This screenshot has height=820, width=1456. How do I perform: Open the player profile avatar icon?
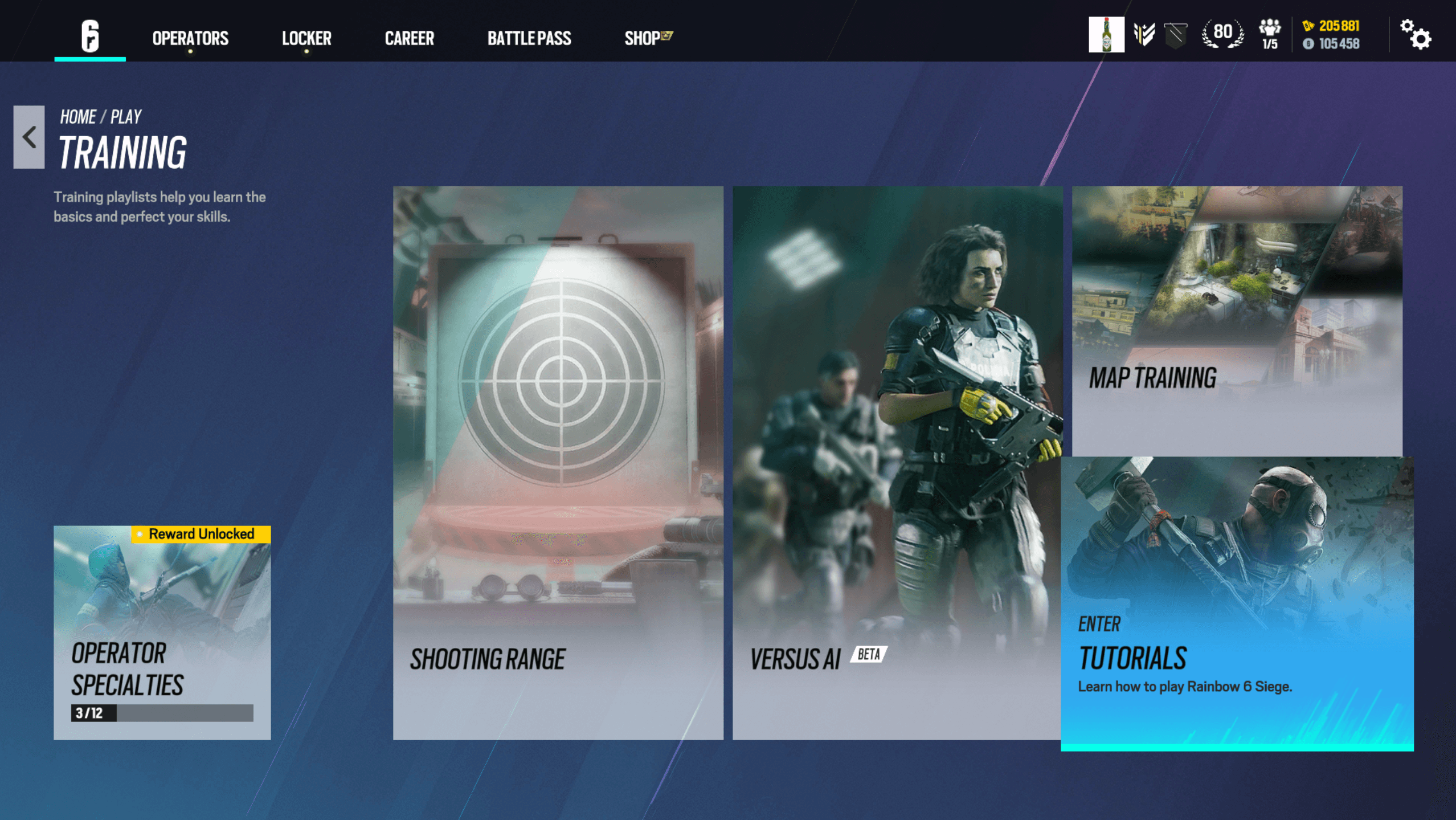pyautogui.click(x=1106, y=35)
